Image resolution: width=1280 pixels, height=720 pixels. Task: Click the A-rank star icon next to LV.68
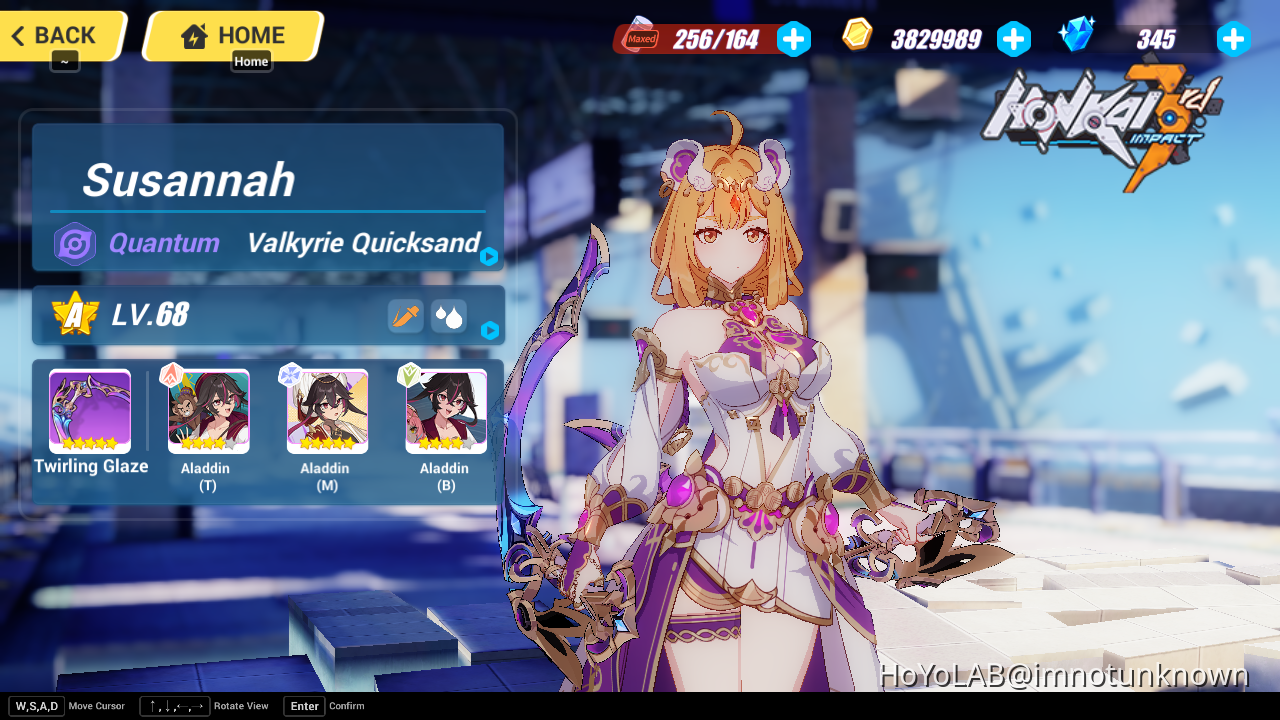[x=73, y=315]
